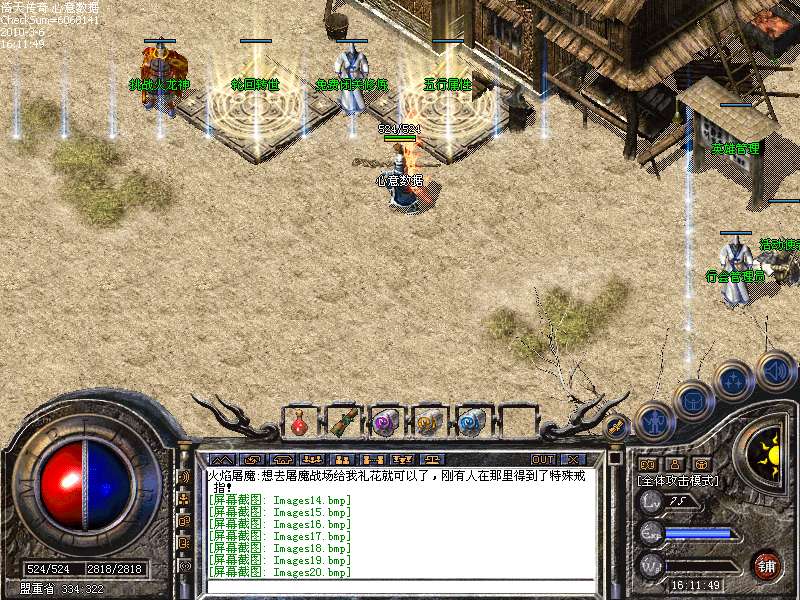Close the game with the X button
Viewport: 800px width, 600px height.
(572, 460)
